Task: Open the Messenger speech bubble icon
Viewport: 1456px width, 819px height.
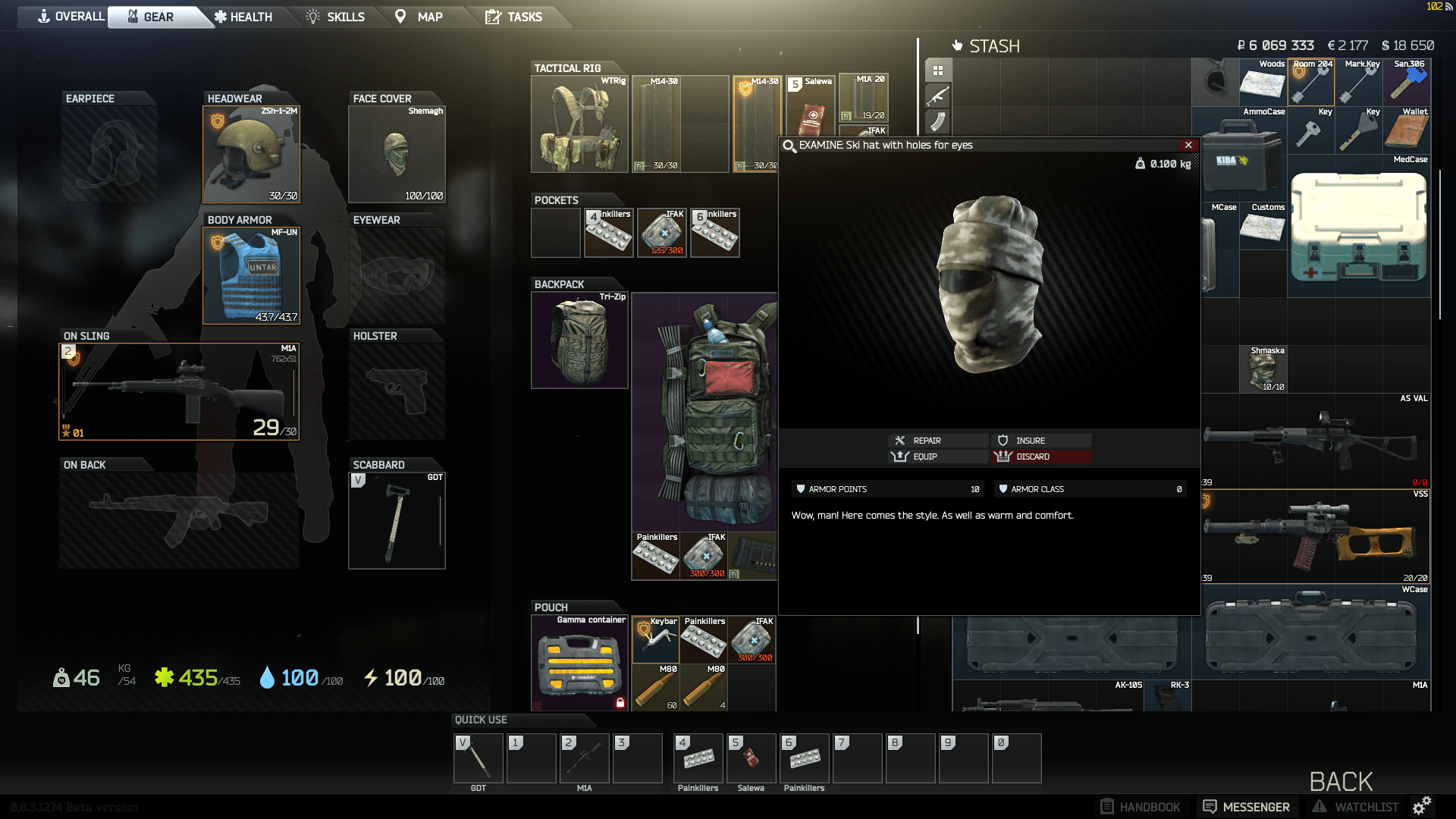Action: [1209, 806]
